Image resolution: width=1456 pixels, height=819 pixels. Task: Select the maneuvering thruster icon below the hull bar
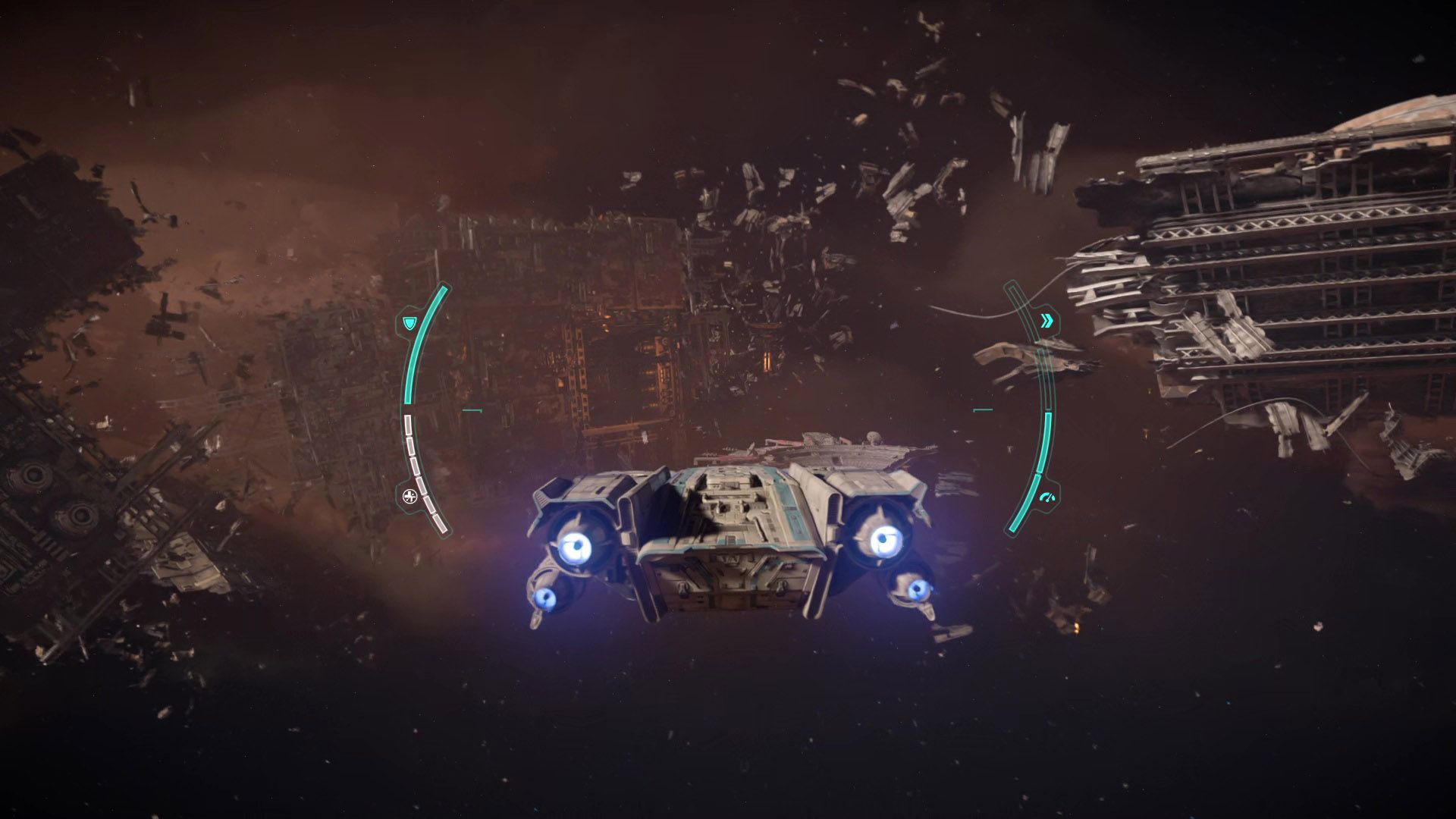click(410, 495)
